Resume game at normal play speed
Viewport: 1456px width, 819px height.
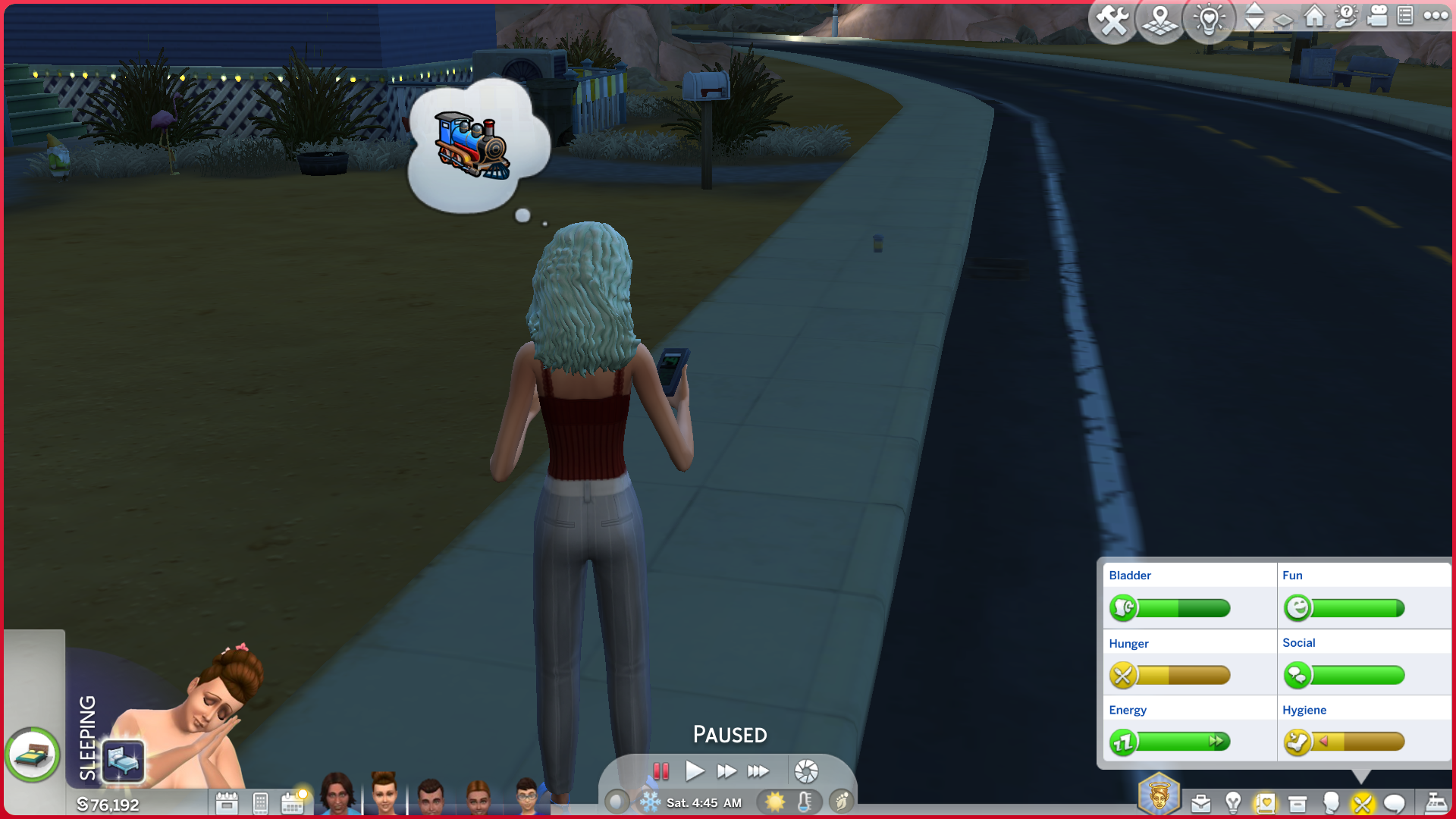[x=694, y=771]
